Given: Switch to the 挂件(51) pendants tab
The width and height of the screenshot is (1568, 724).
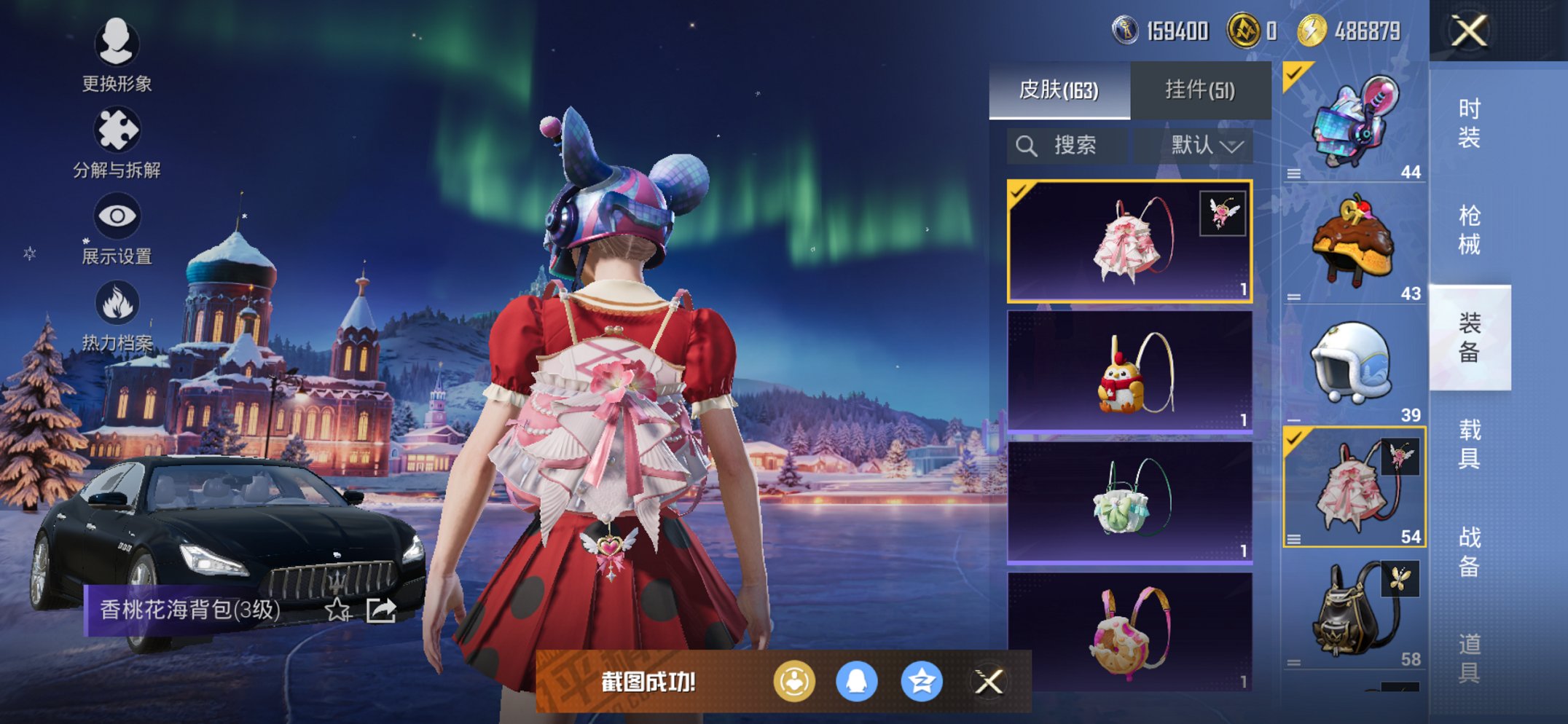Looking at the screenshot, I should click(x=1200, y=90).
